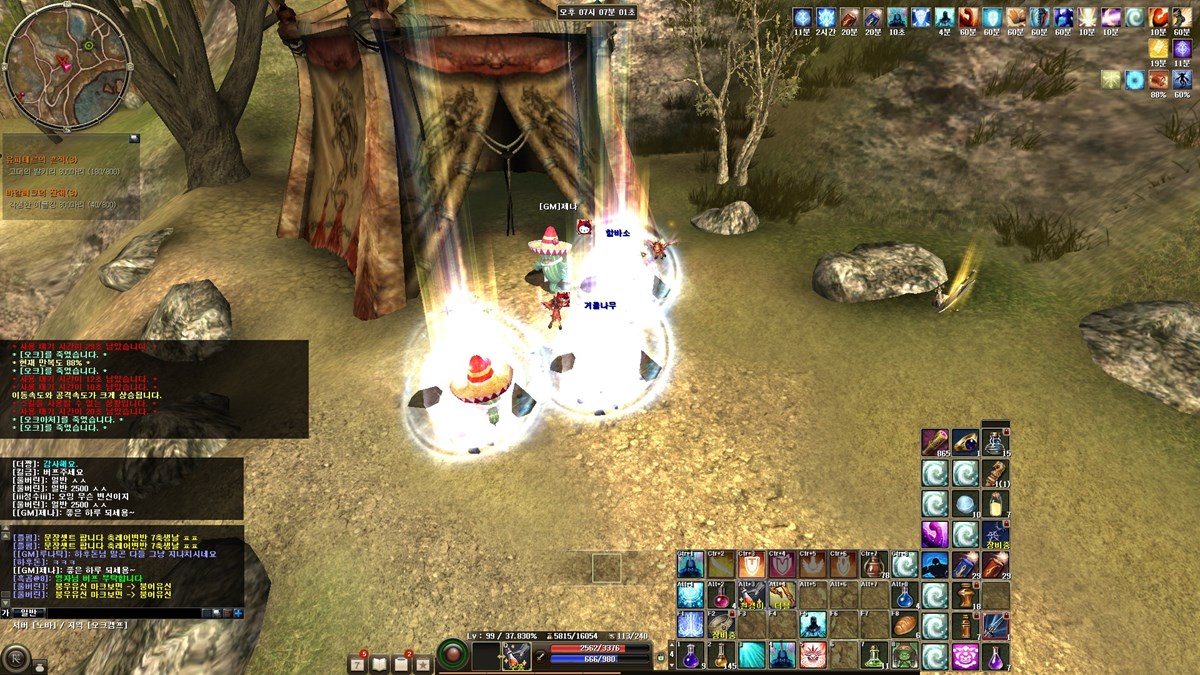1200x675 pixels.
Task: Use the clay jar item with 78 count
Action: tap(874, 565)
